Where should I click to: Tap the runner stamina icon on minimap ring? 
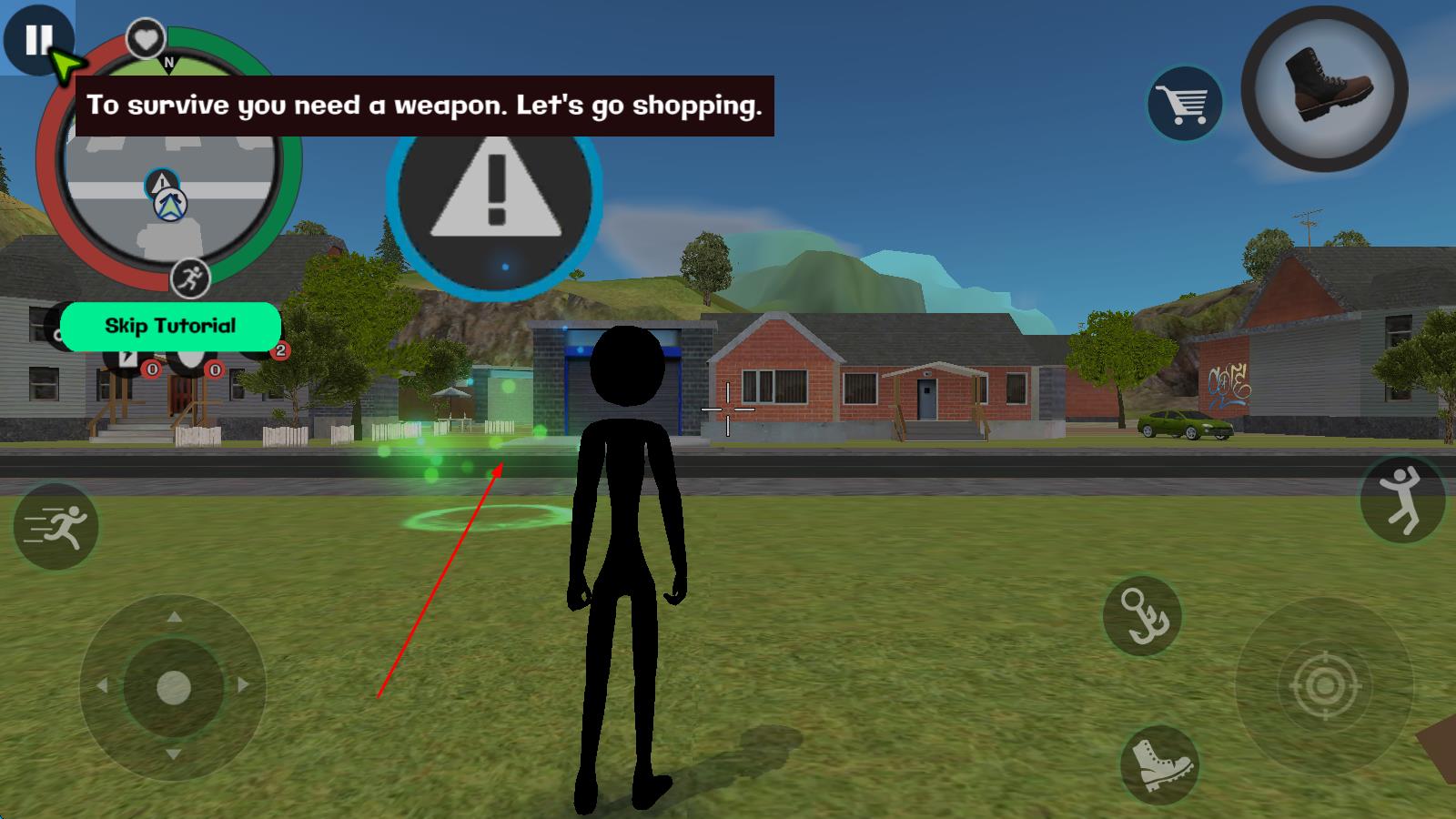[x=190, y=278]
